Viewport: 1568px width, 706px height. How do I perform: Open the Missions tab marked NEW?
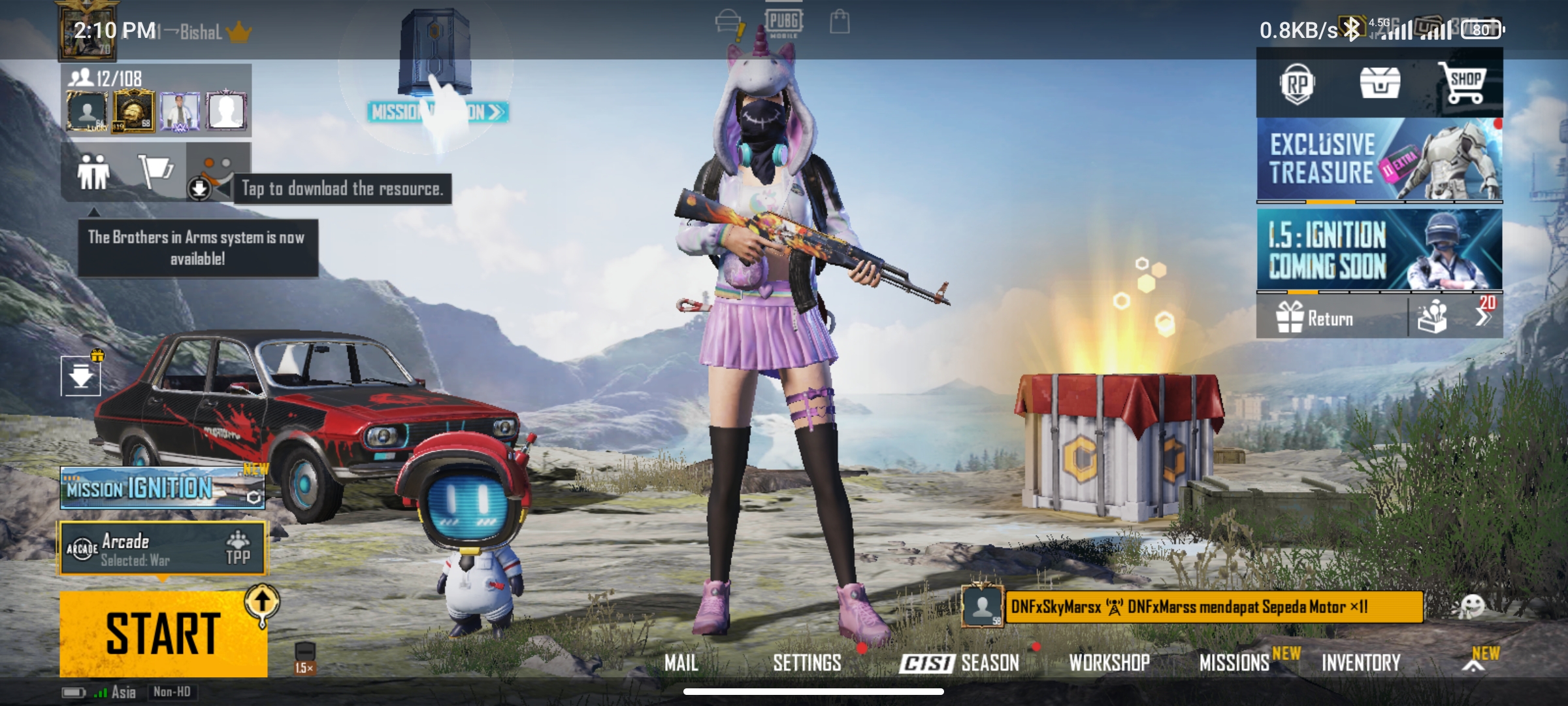(x=1234, y=662)
